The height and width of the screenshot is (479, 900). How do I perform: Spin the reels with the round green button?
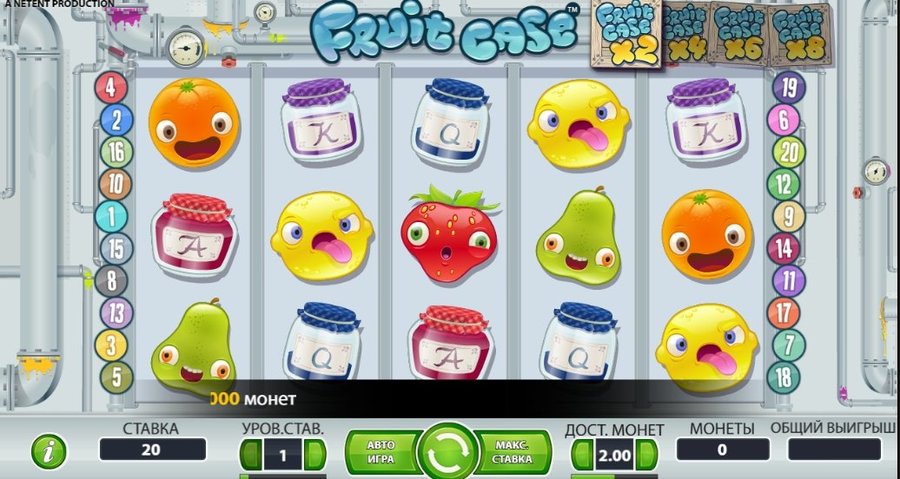coord(449,450)
